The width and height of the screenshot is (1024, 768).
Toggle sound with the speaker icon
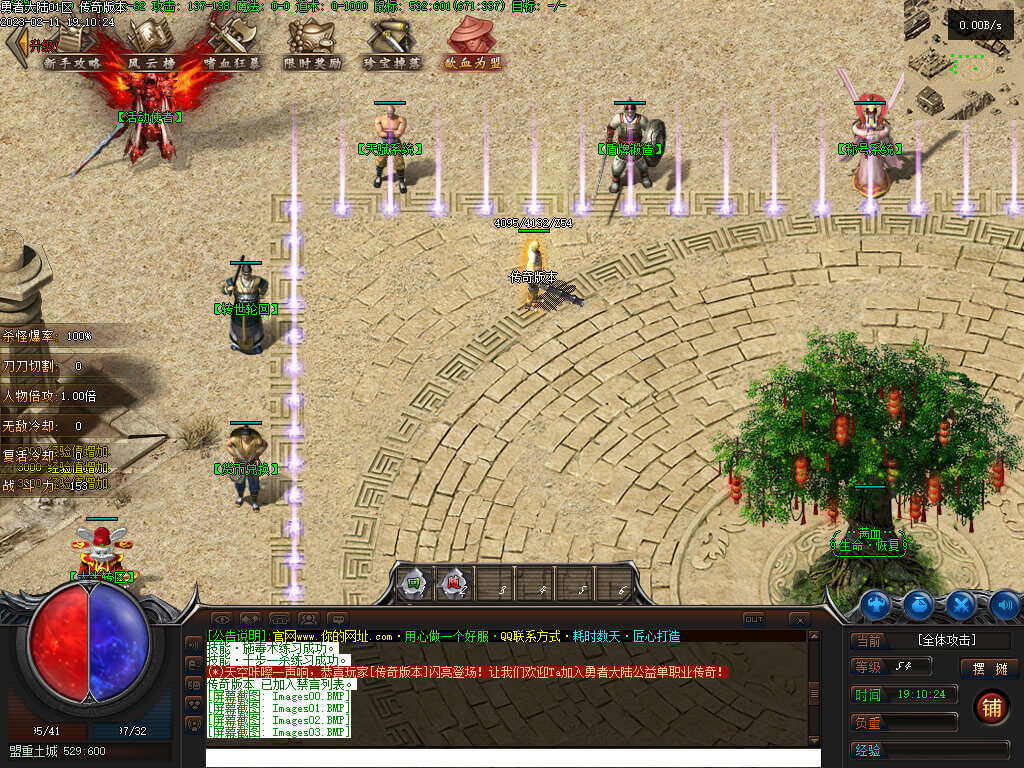point(1003,604)
